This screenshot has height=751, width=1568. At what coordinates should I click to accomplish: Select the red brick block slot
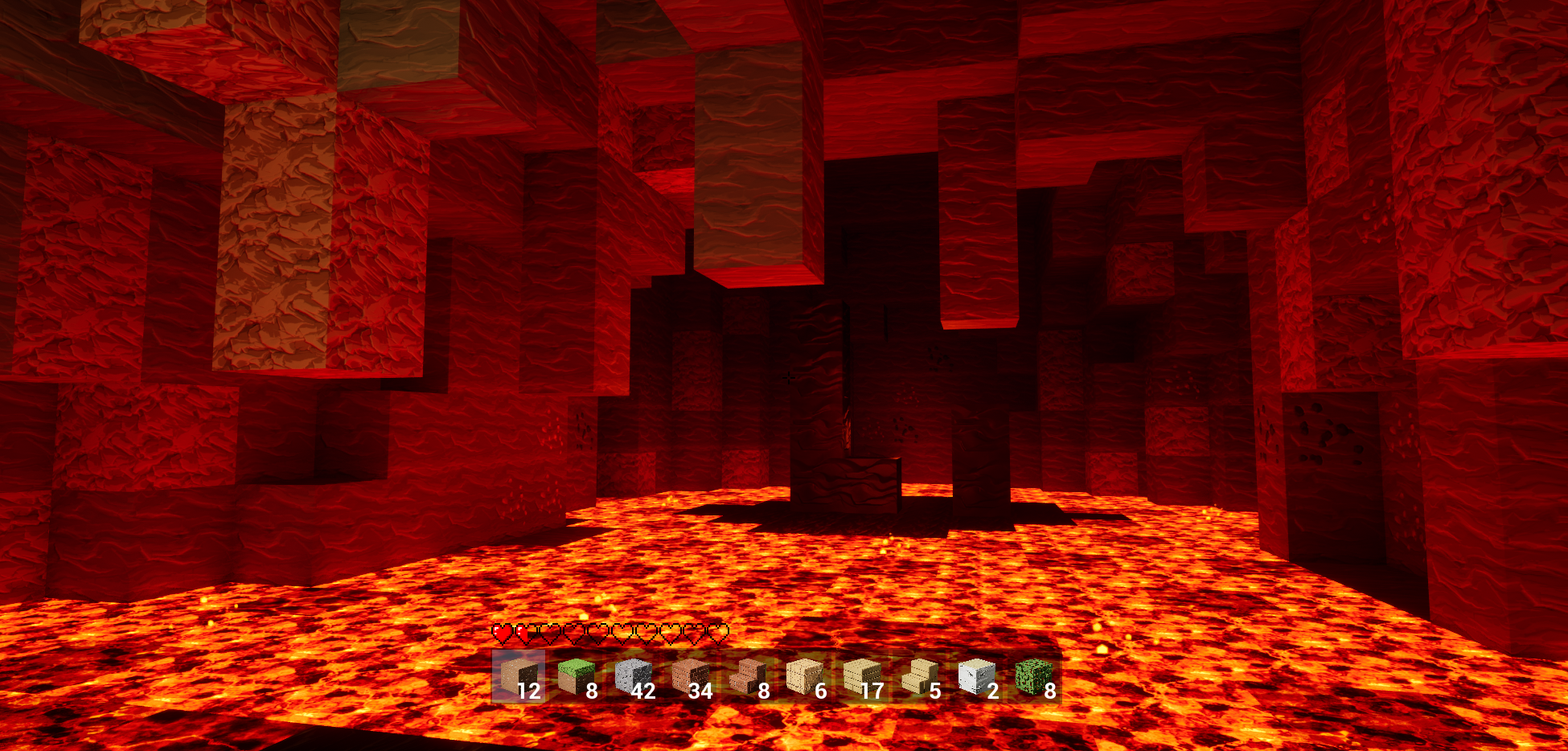[x=690, y=677]
